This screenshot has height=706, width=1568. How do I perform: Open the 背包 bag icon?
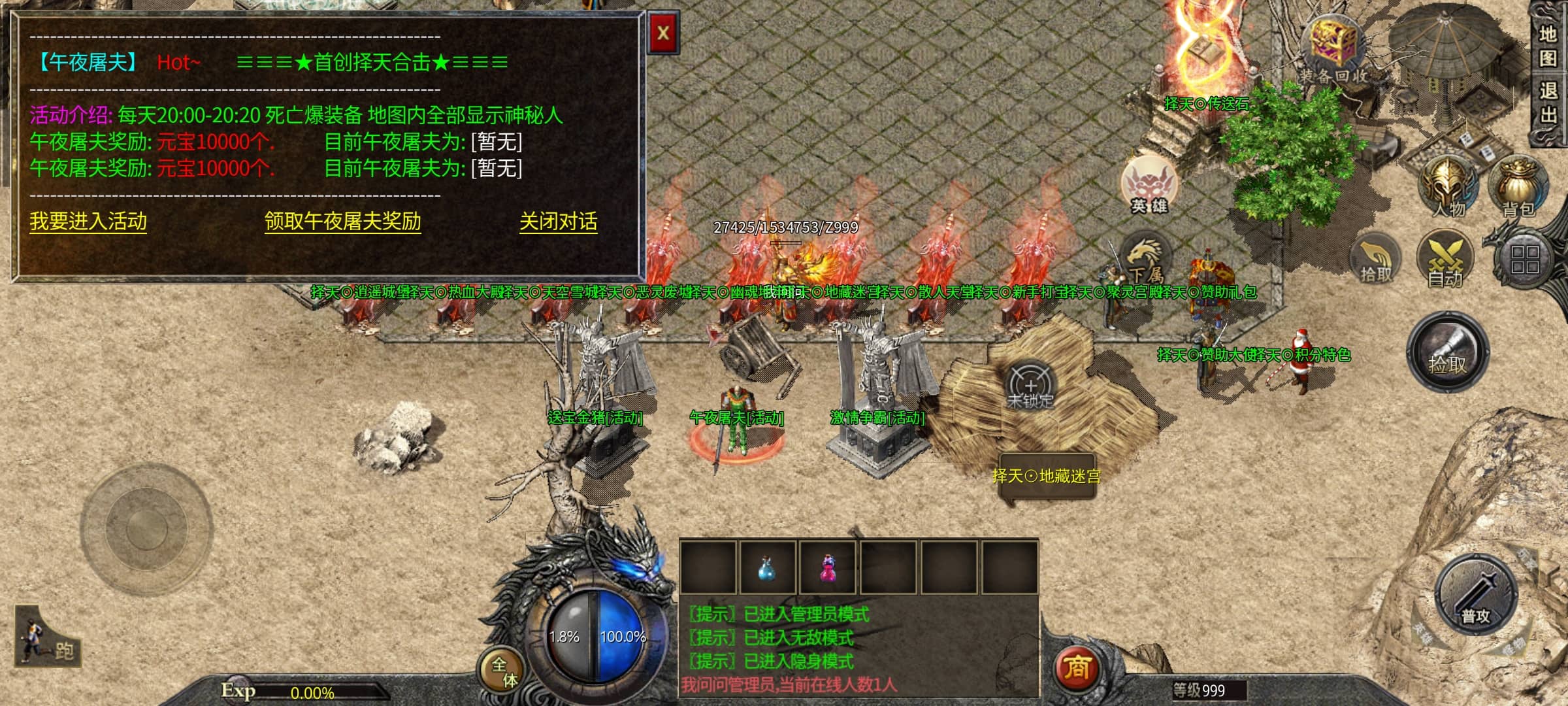coord(1518,186)
